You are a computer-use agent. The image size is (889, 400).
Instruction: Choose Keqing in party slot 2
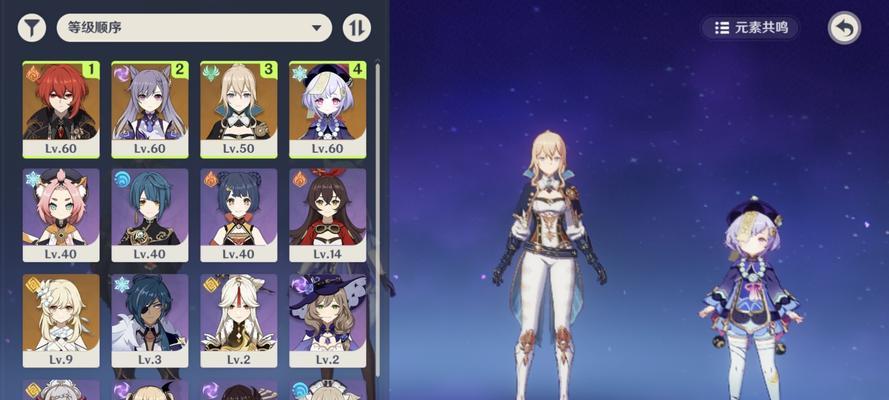point(150,108)
